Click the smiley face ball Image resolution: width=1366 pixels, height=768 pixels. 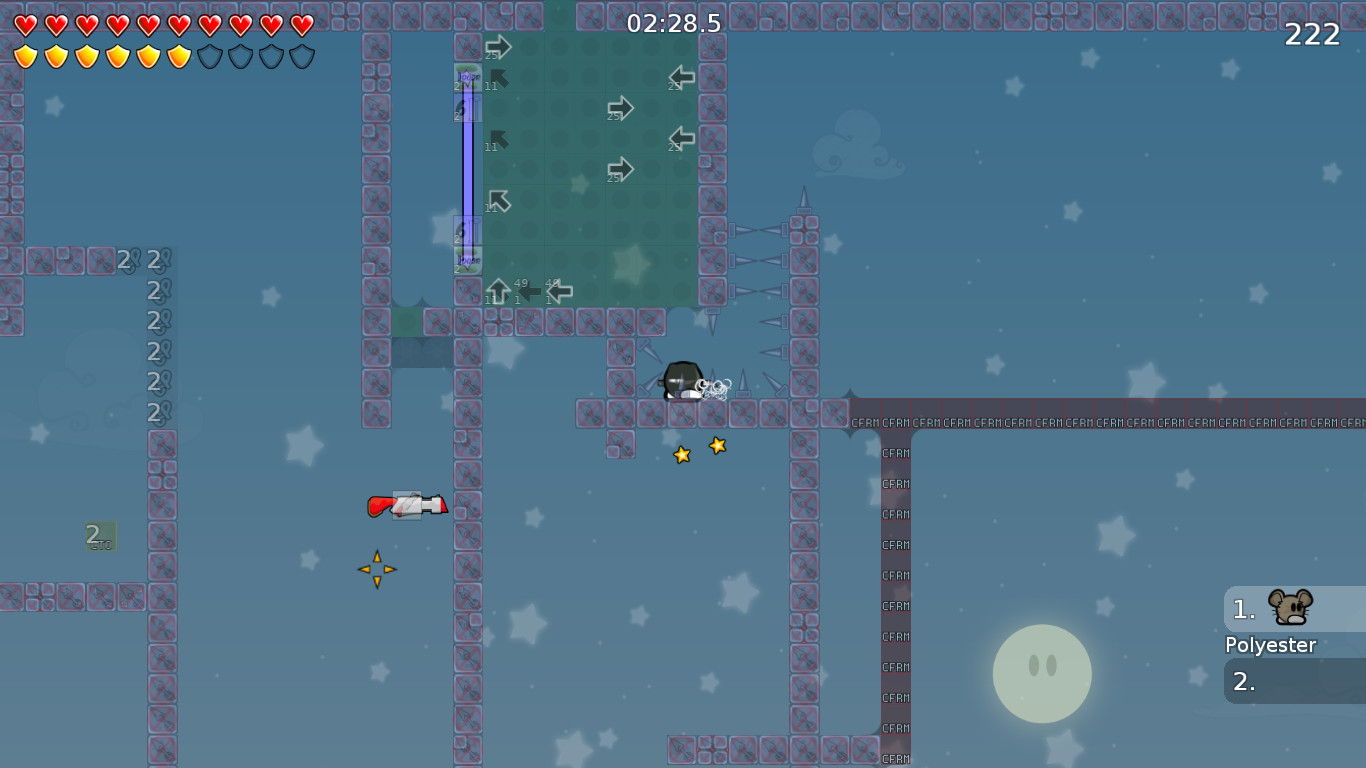(x=1042, y=674)
